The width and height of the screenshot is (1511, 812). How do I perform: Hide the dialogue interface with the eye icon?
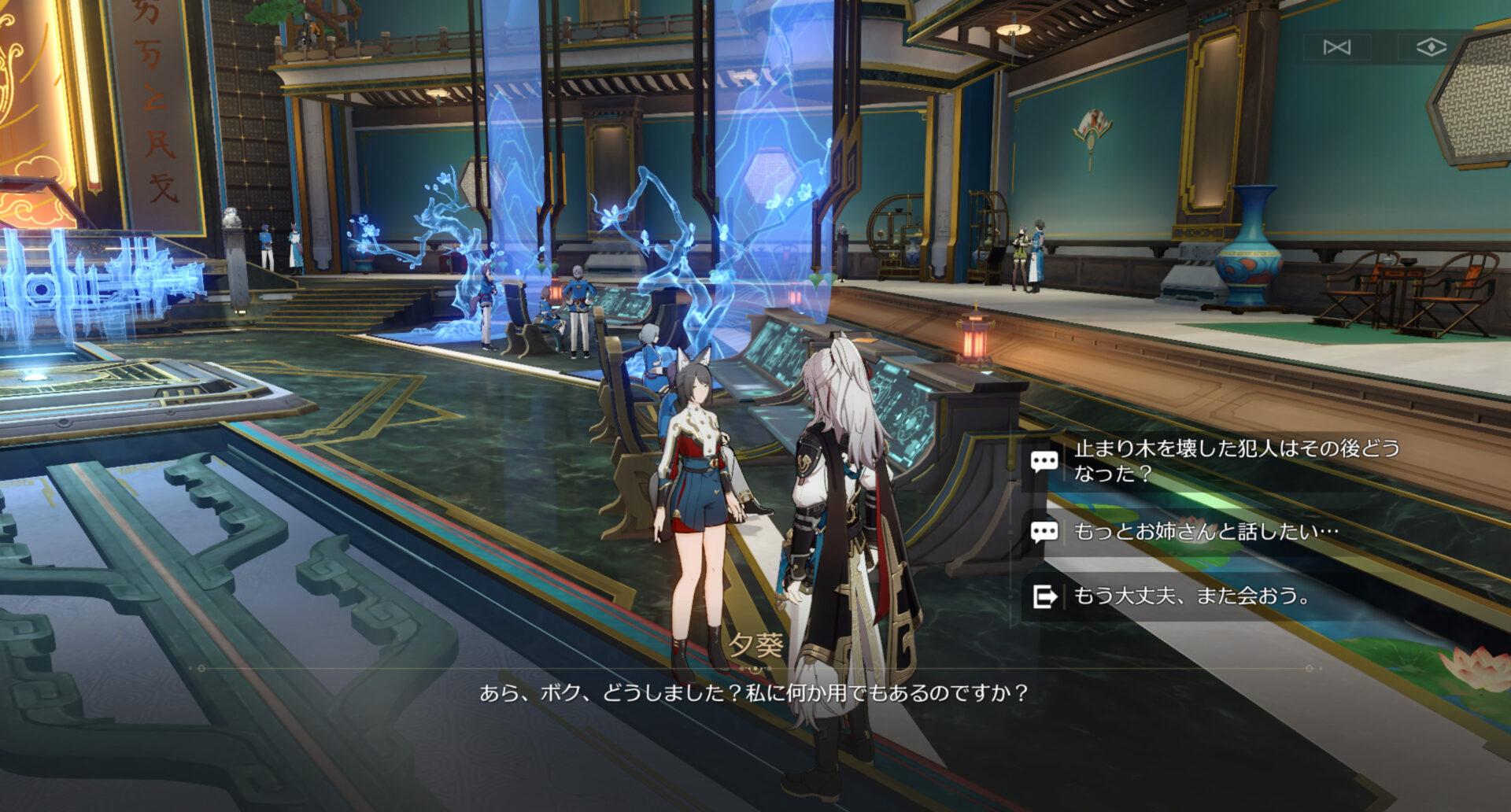pyautogui.click(x=1431, y=48)
